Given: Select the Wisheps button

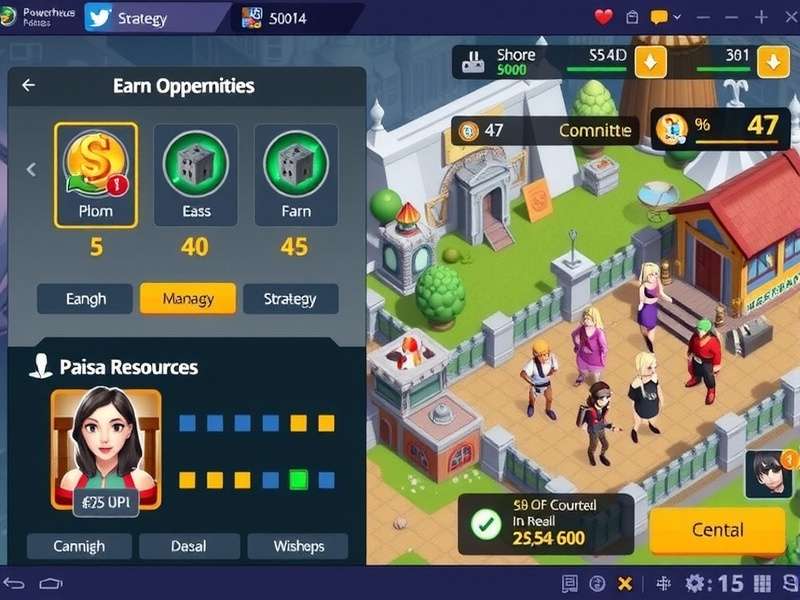Looking at the screenshot, I should (x=298, y=546).
